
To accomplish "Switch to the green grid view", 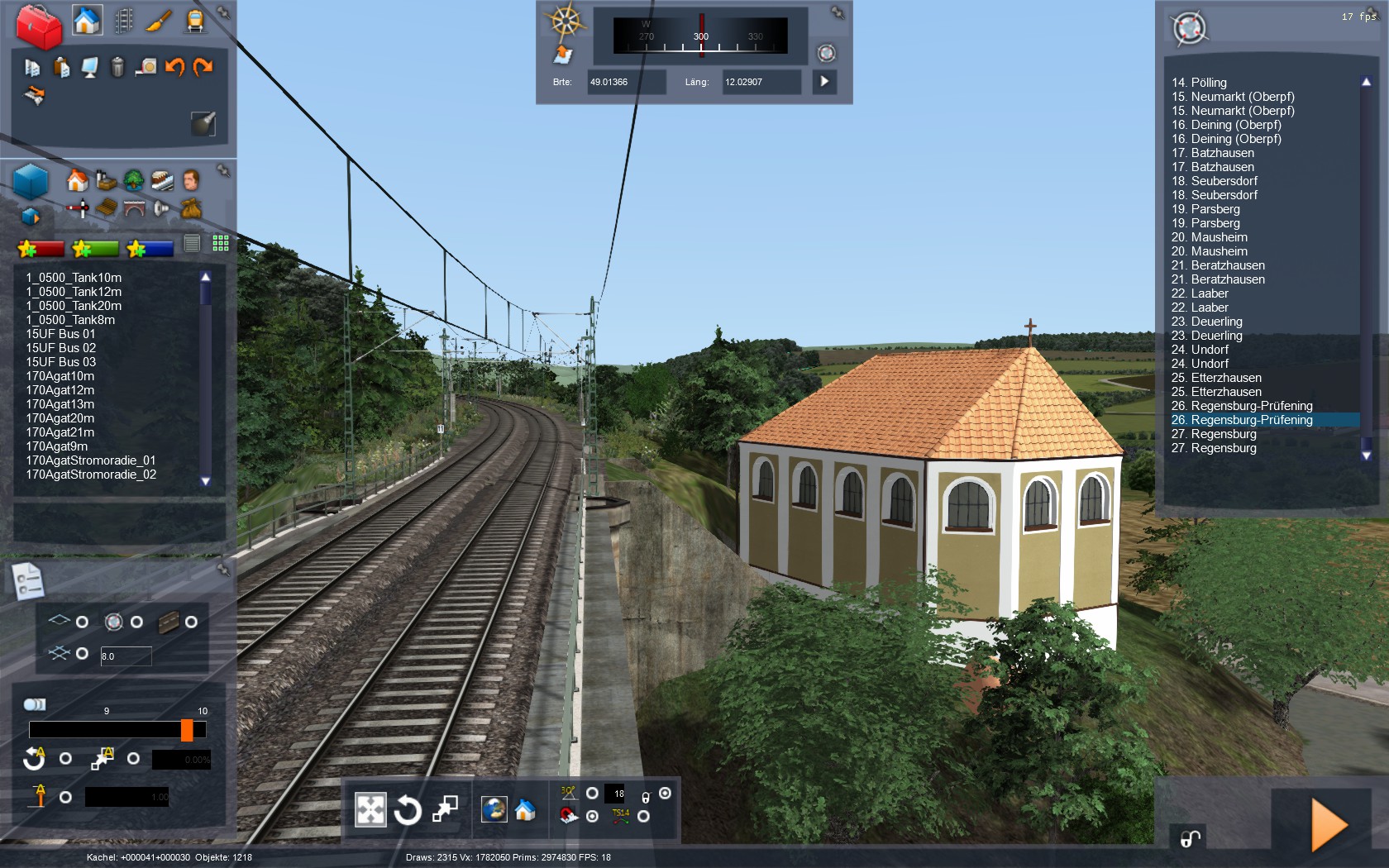I will [221, 243].
